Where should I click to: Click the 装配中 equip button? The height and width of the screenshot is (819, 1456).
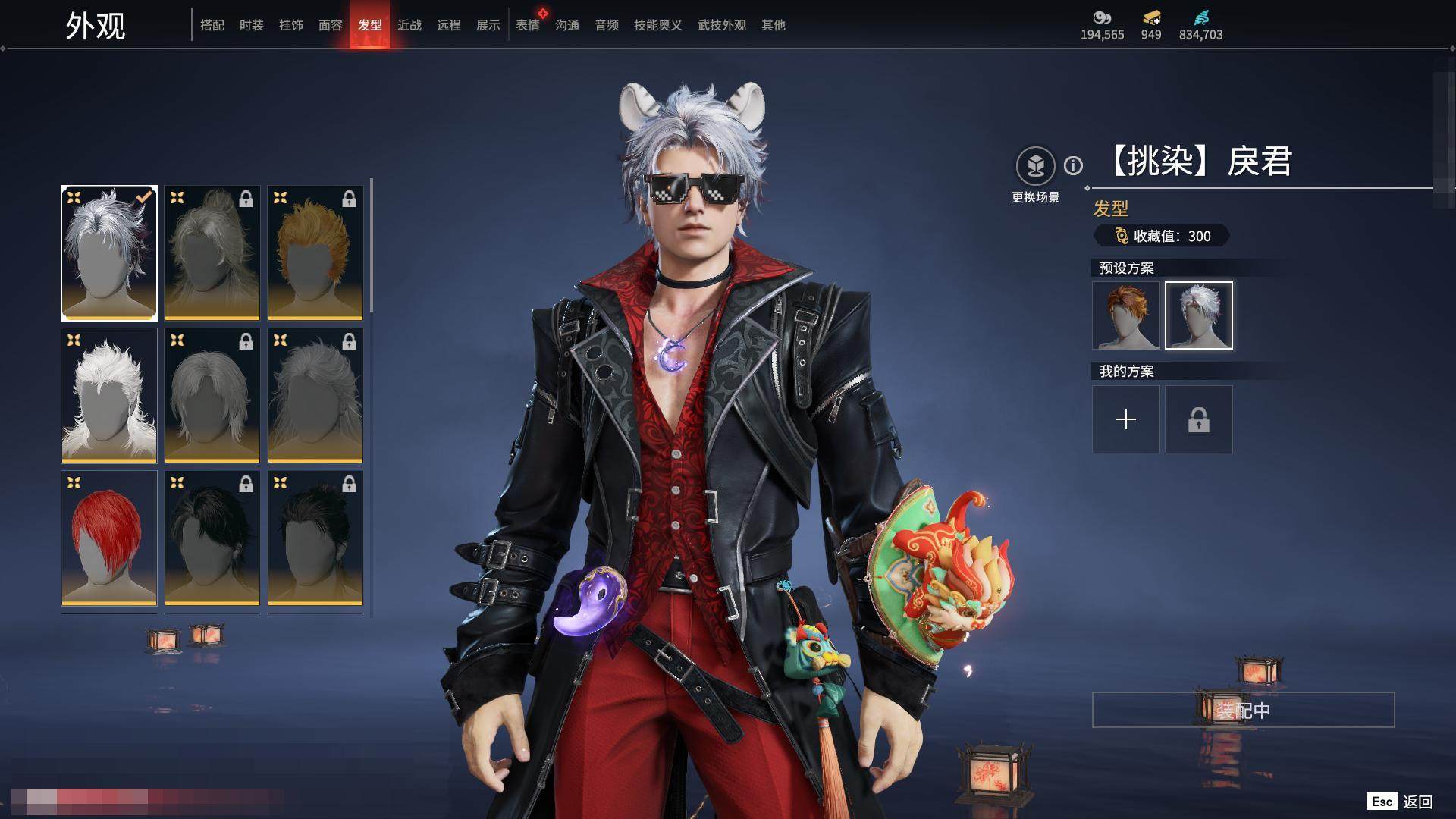pos(1243,710)
